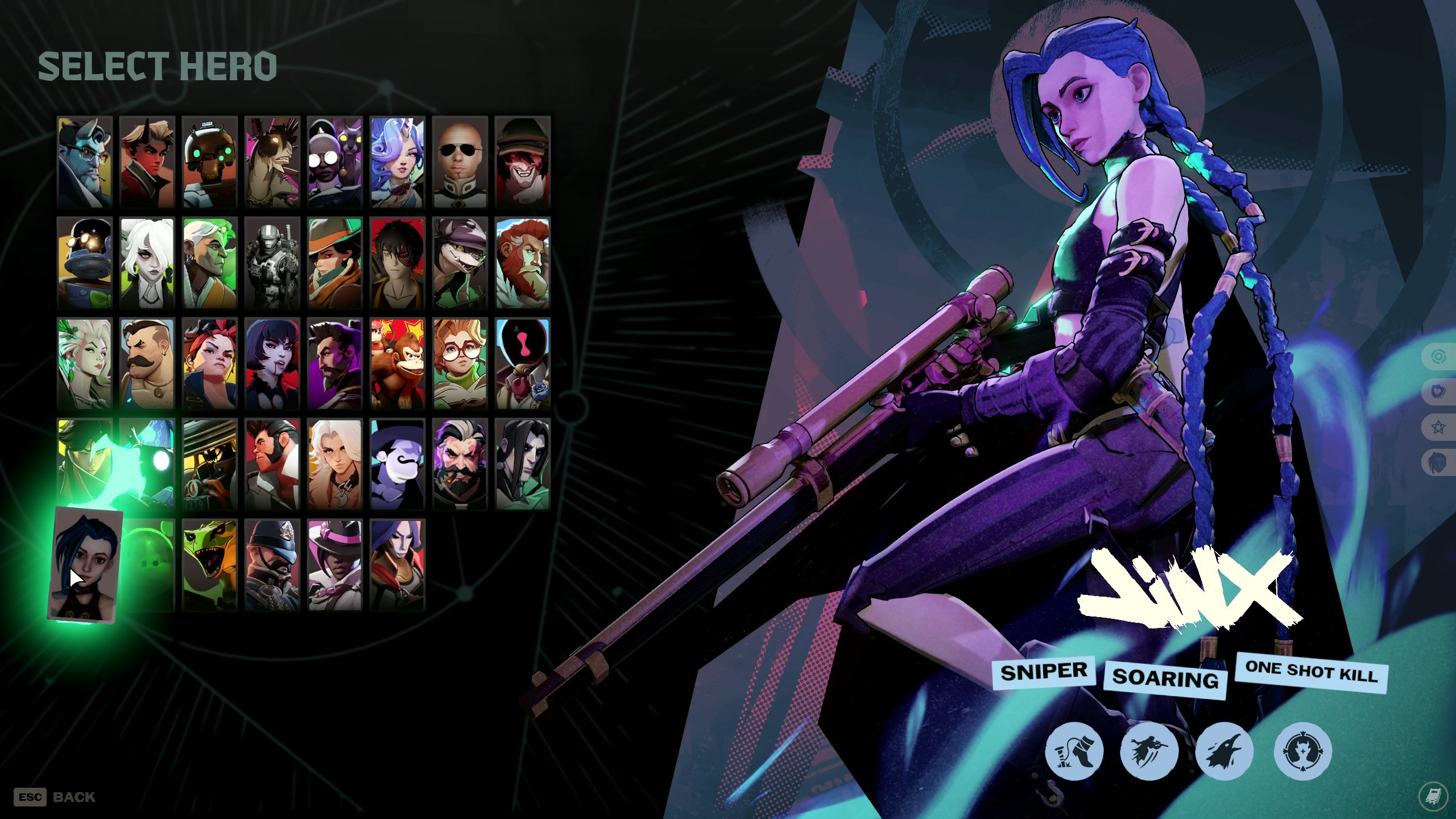Screen dimensions: 1456x819
Task: Go back using the Back button
Action: coord(56,797)
